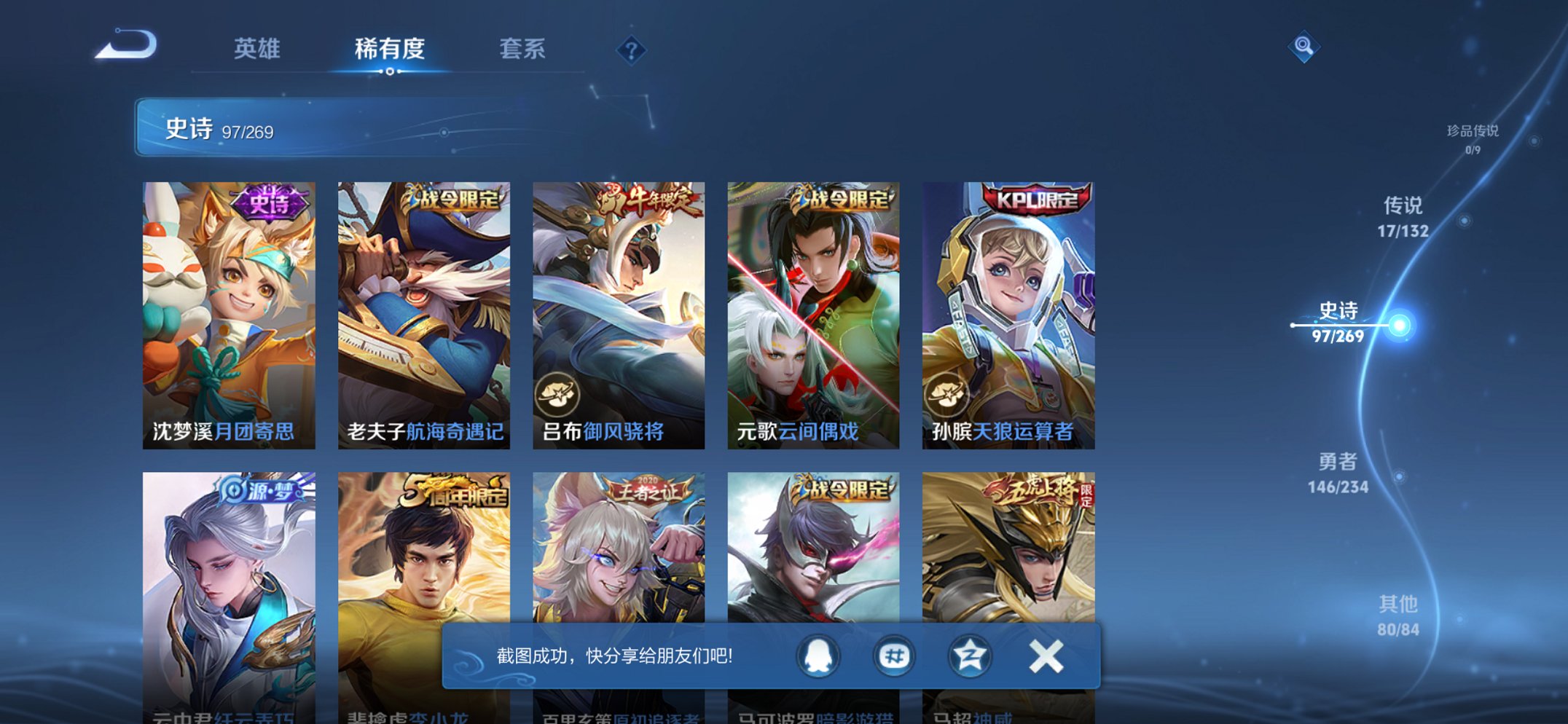The width and height of the screenshot is (1568, 724).
Task: Dismiss the screenshot sharing toast with the X
Action: pos(1045,655)
